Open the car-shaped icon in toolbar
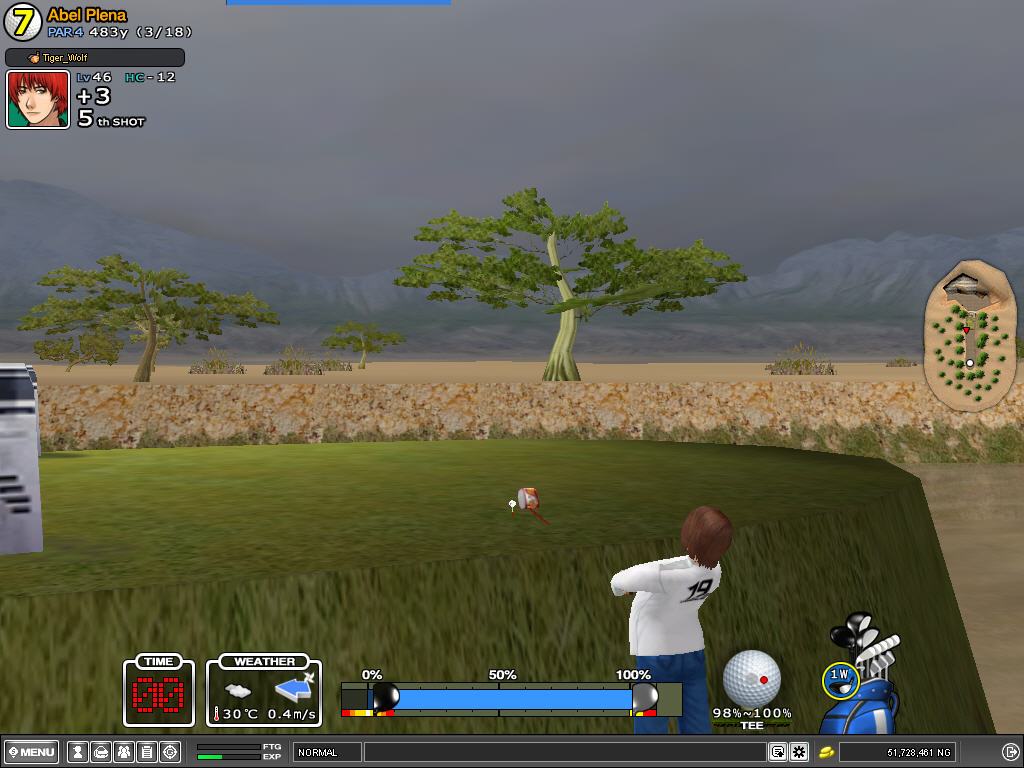1024x768 pixels. [x=100, y=752]
